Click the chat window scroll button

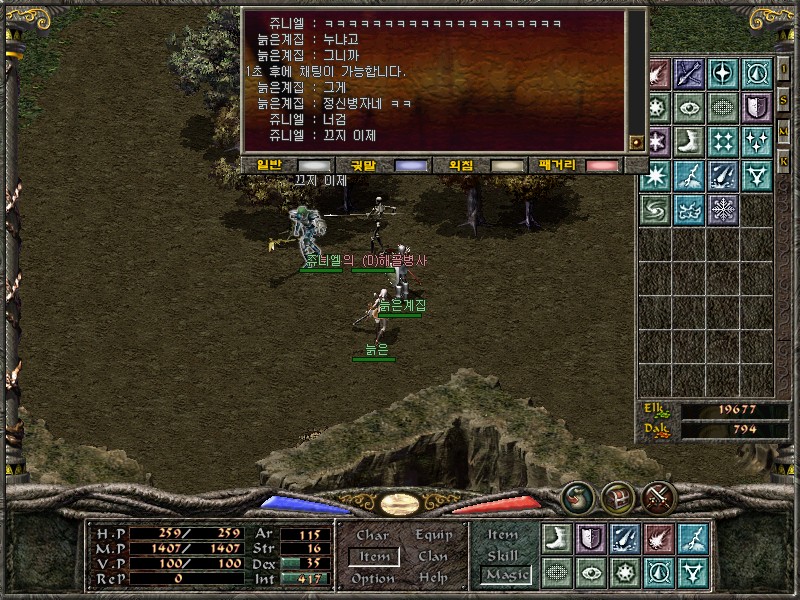(x=636, y=143)
